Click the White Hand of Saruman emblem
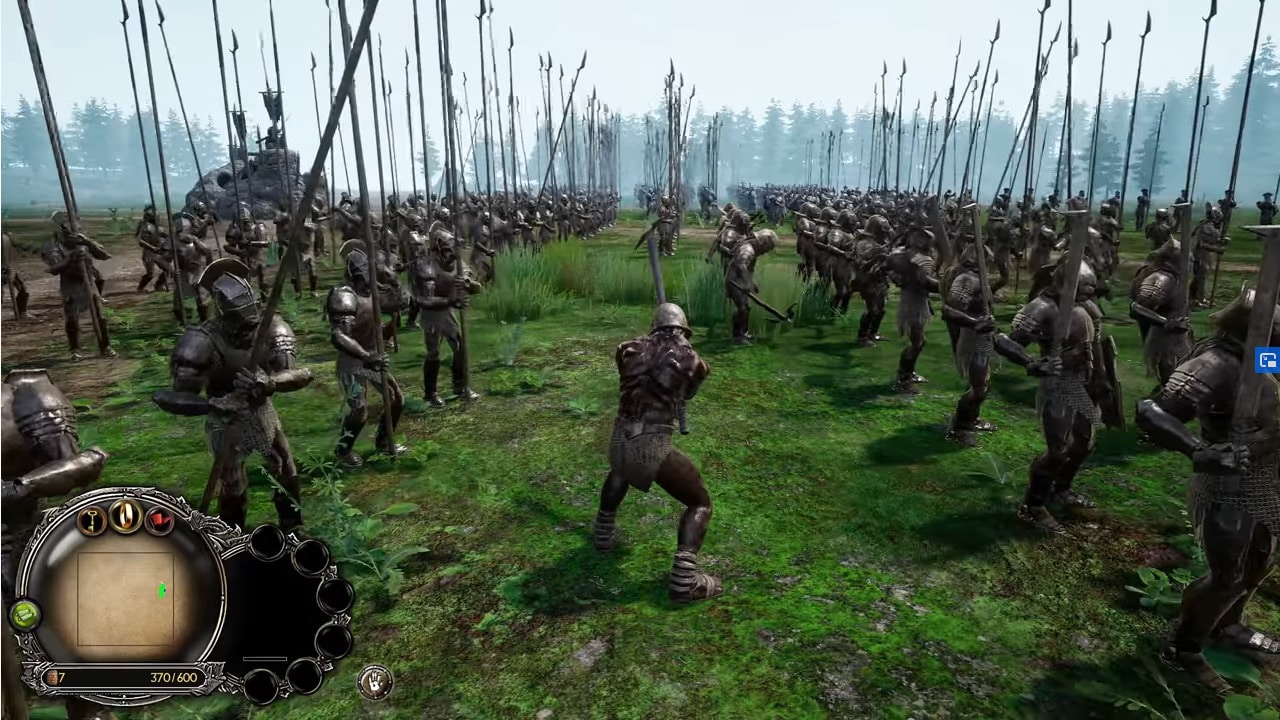The height and width of the screenshot is (720, 1280). [373, 682]
